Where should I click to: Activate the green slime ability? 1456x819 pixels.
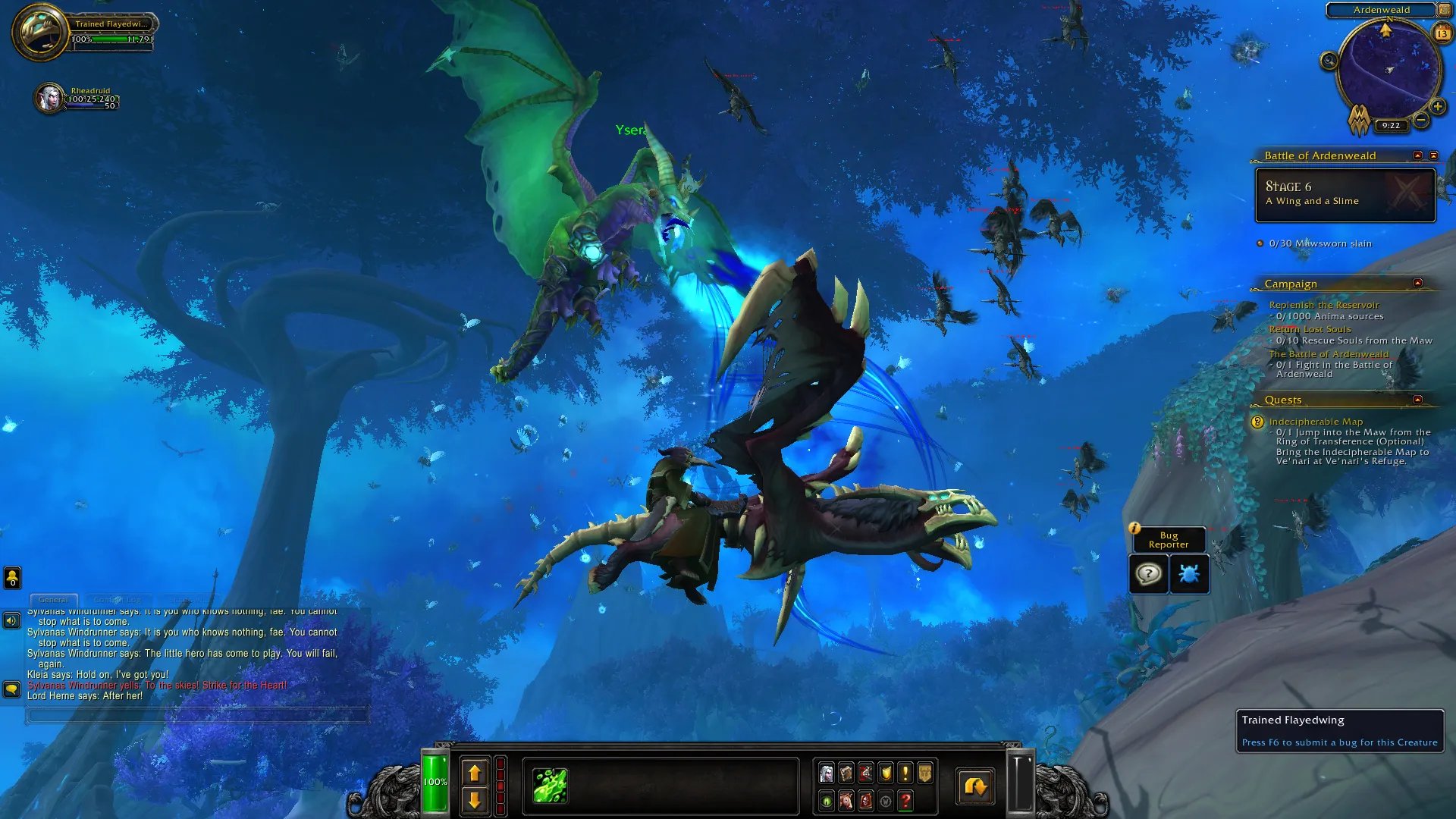pyautogui.click(x=550, y=785)
